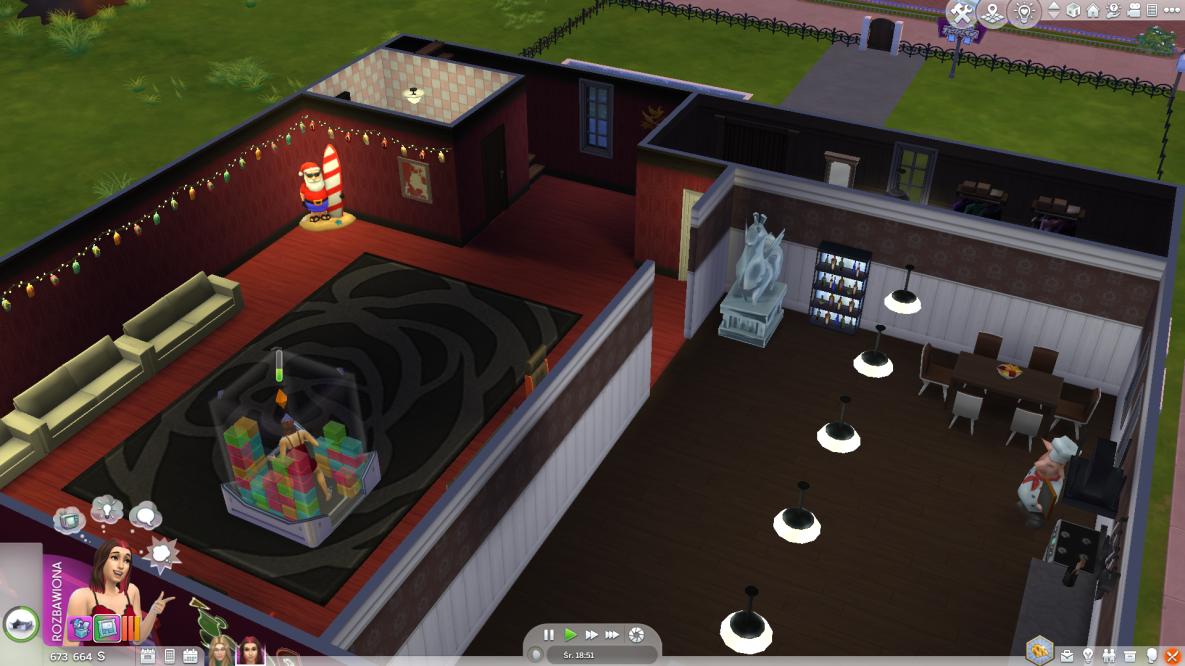Open the heart lightbulb panel

(x=1022, y=13)
